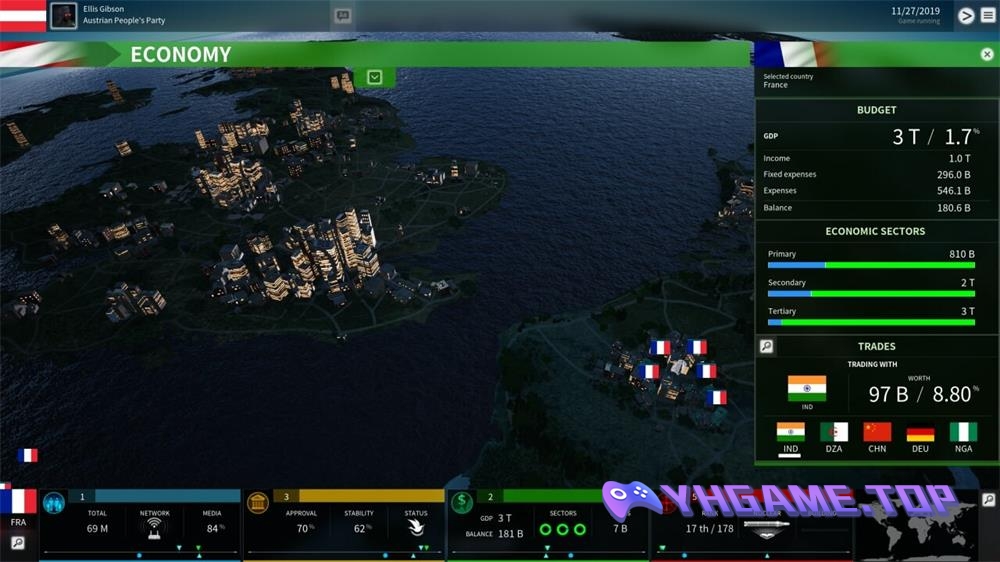Click the magnifier under the FRA flag
The image size is (1000, 562).
(18, 542)
